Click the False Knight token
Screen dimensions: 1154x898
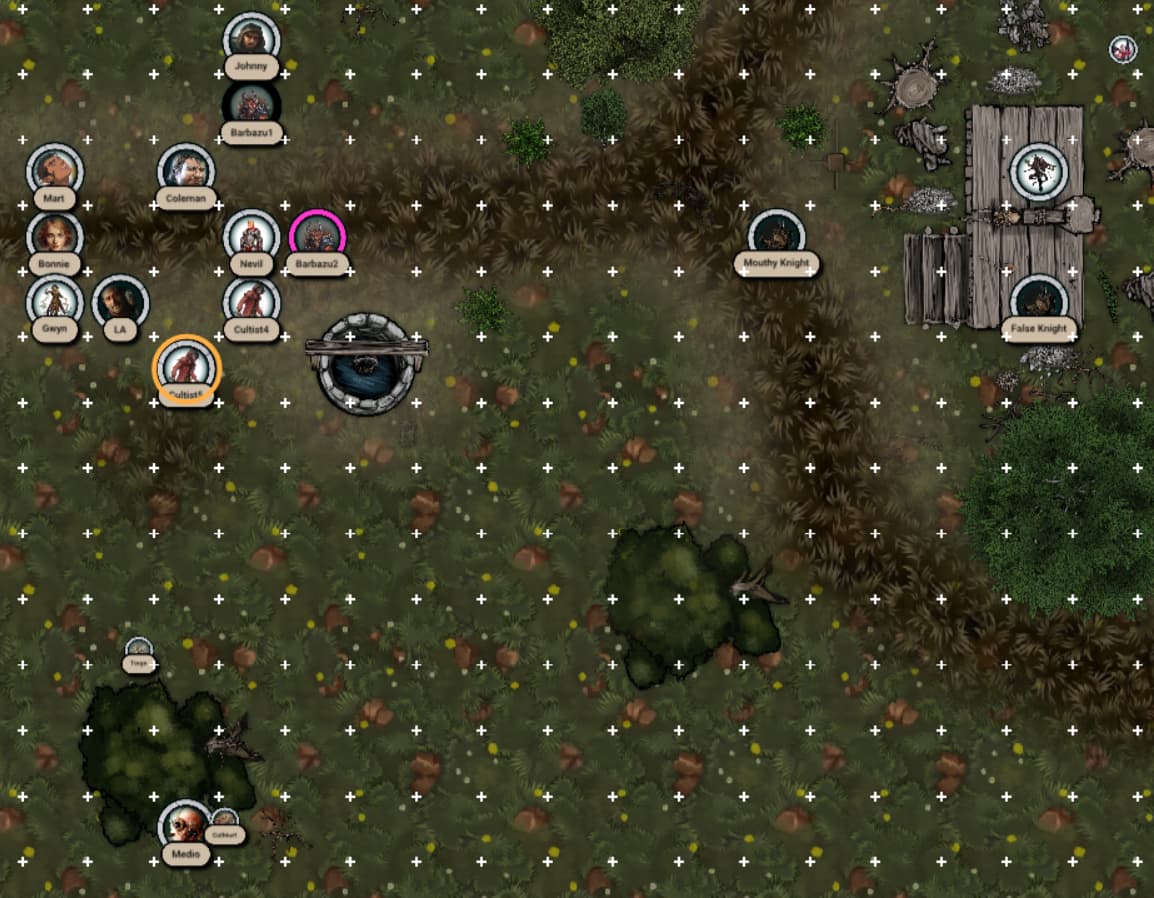[x=1039, y=301]
